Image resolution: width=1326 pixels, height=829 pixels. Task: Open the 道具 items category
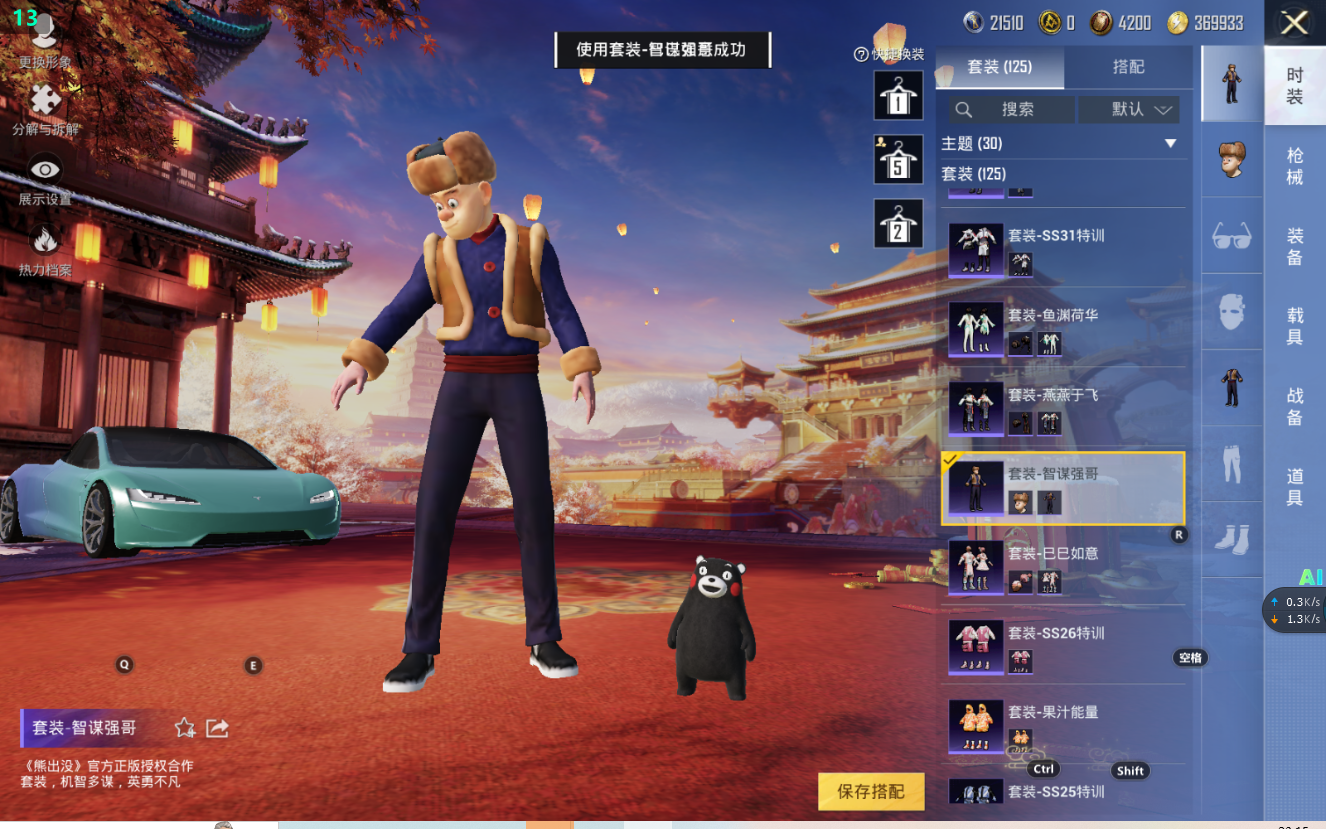pos(1295,486)
